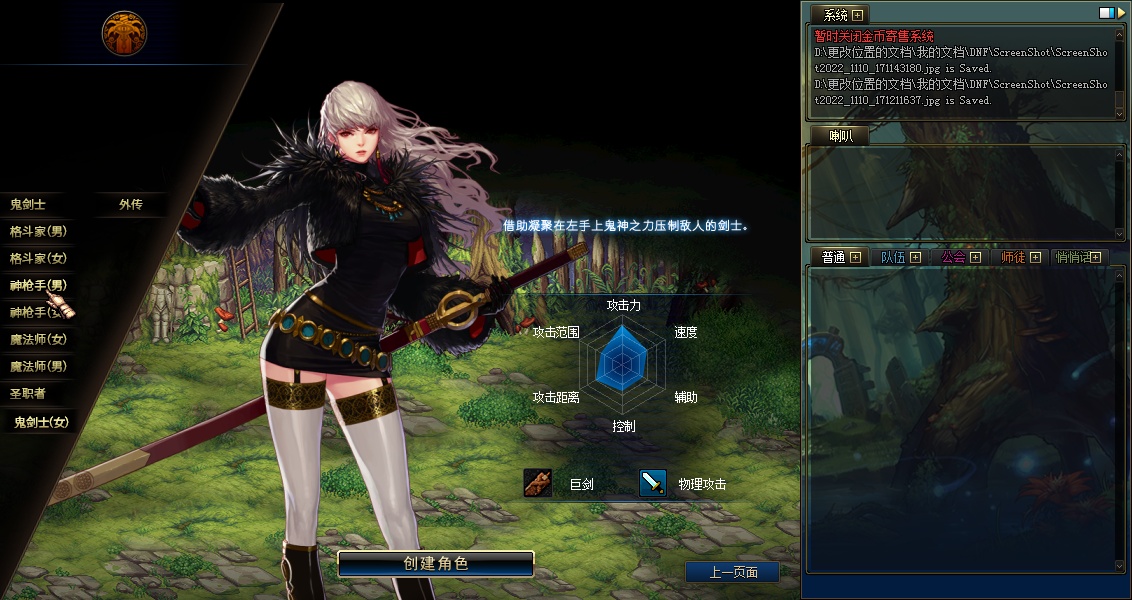This screenshot has height=600, width=1132.
Task: Select the 魔法师(男) class
Action: pyautogui.click(x=38, y=366)
